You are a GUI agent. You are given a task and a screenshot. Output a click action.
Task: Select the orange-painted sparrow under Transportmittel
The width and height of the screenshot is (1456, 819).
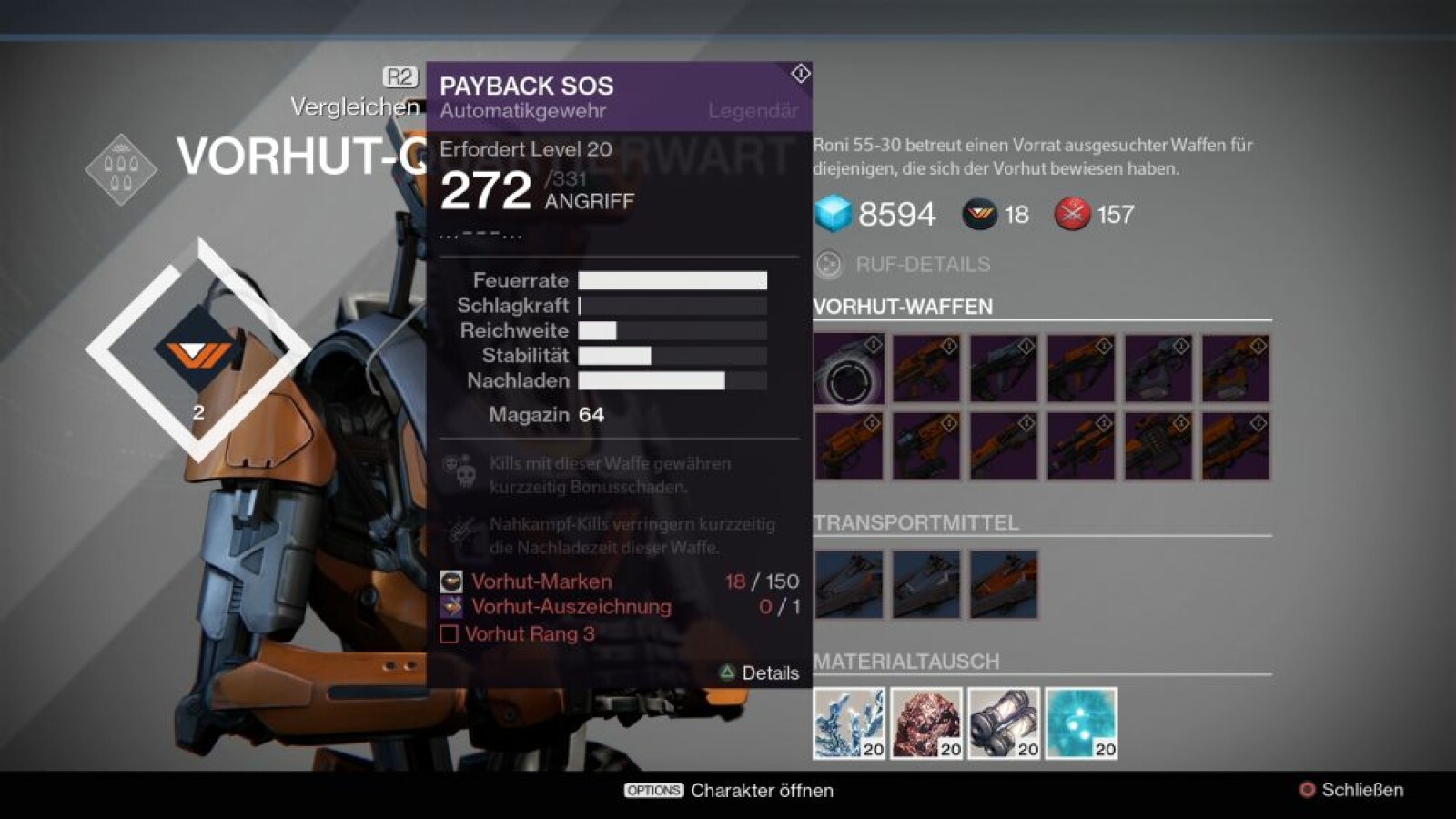tap(1003, 584)
